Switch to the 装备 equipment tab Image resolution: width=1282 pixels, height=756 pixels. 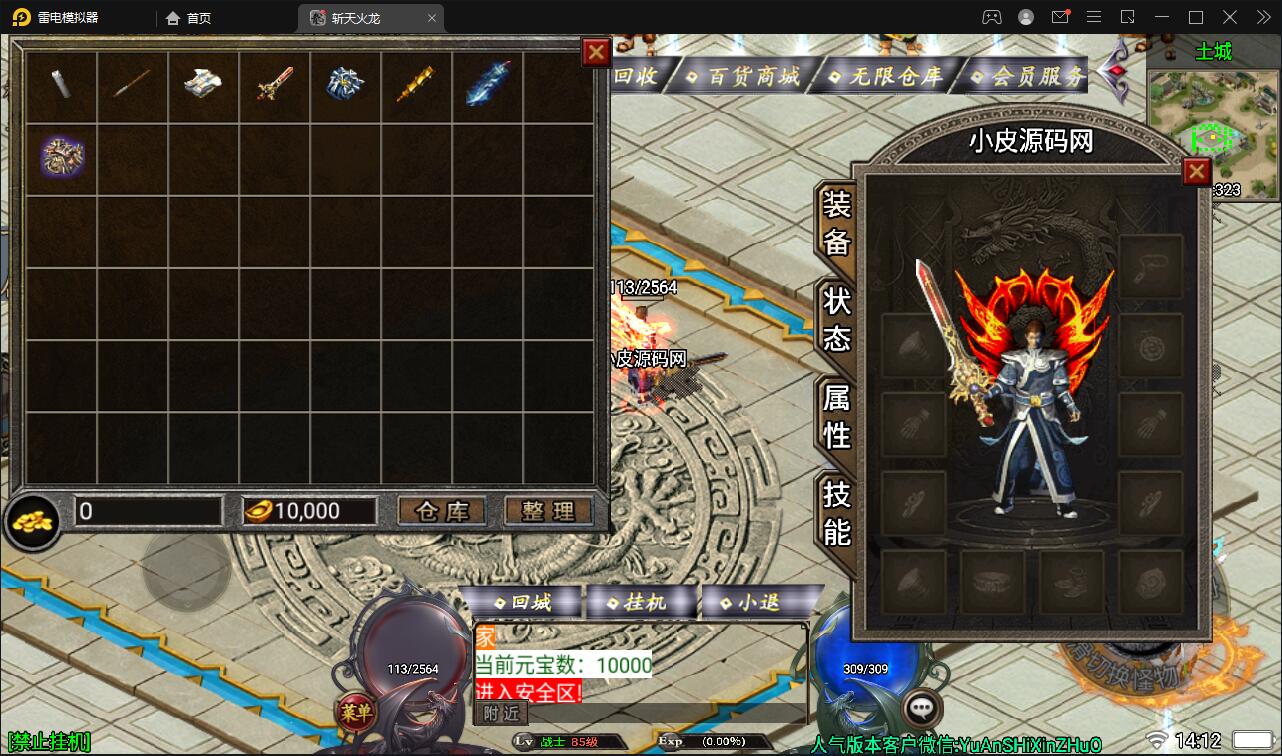[836, 224]
